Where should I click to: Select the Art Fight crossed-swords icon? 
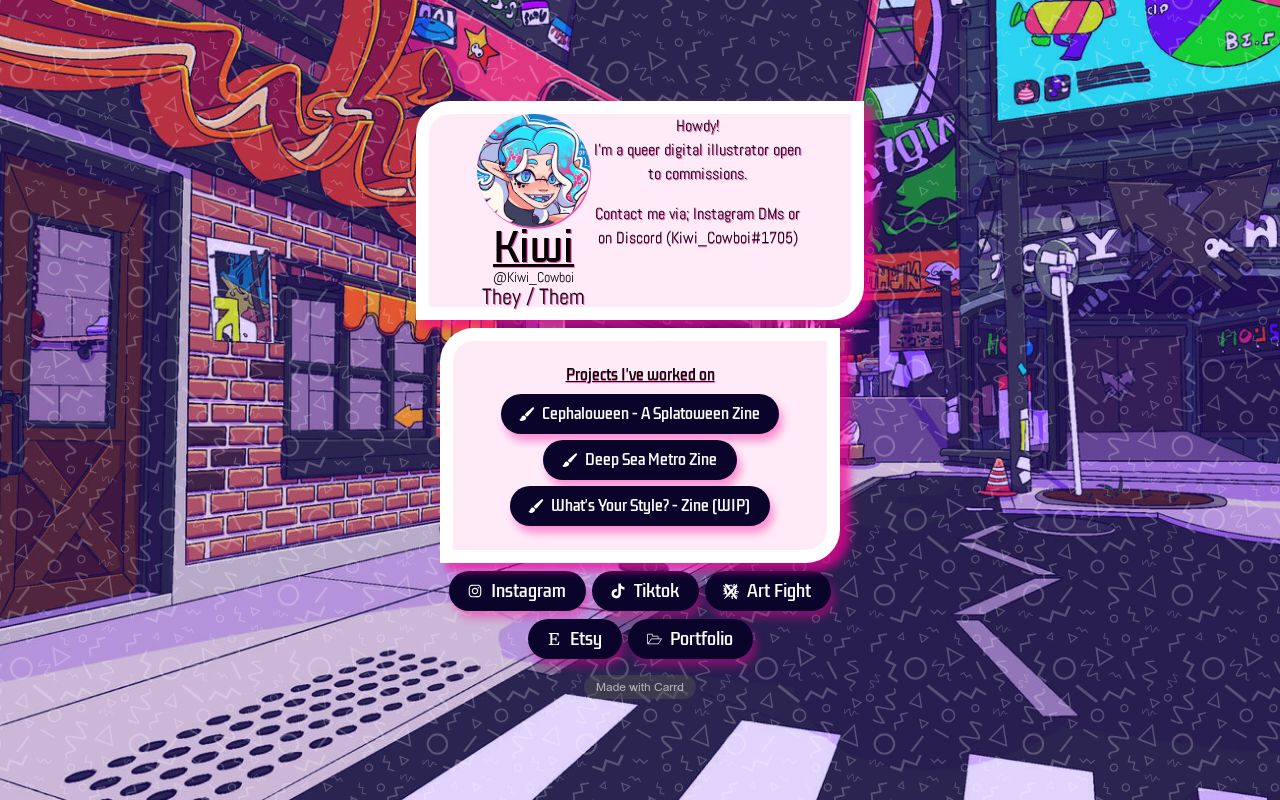731,591
